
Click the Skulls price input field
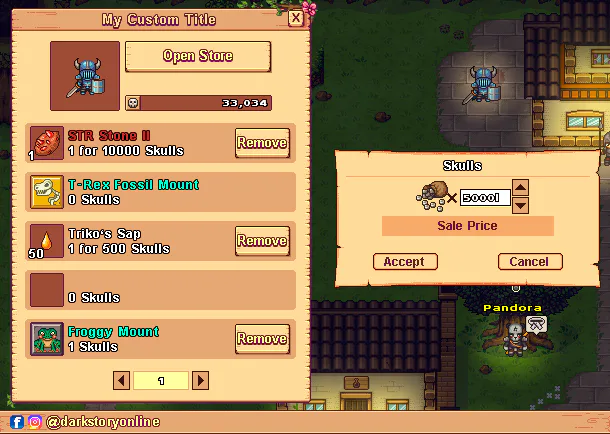(486, 197)
